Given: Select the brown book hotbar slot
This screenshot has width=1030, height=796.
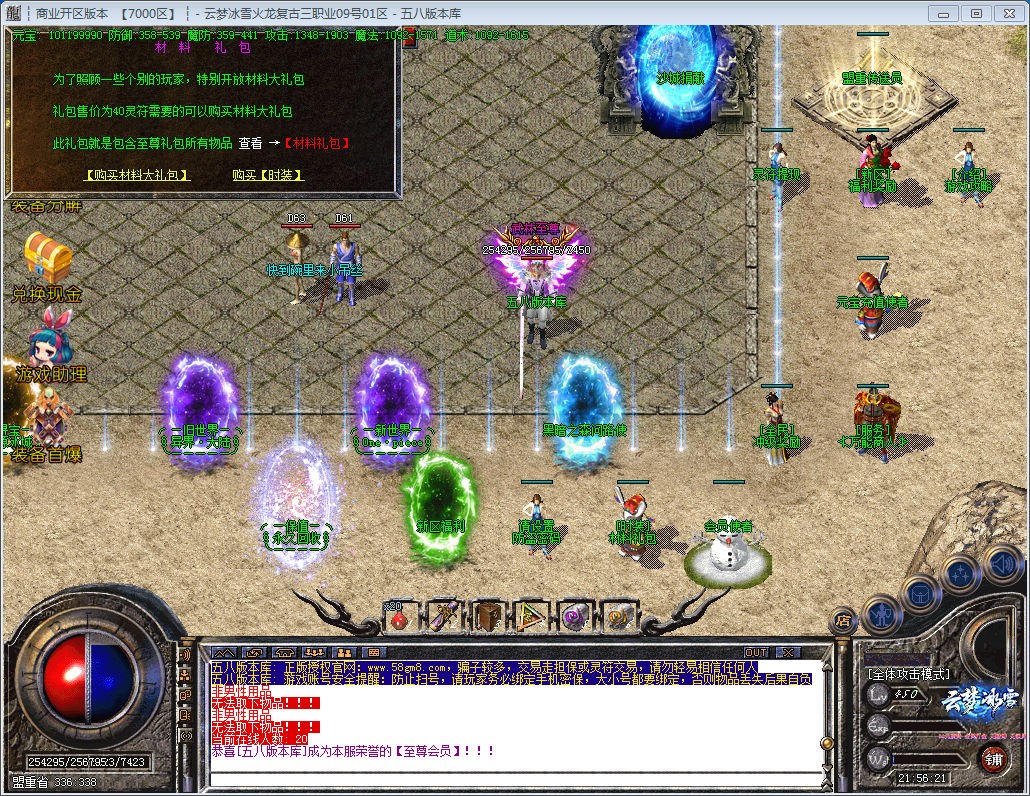Looking at the screenshot, I should pyautogui.click(x=487, y=617).
